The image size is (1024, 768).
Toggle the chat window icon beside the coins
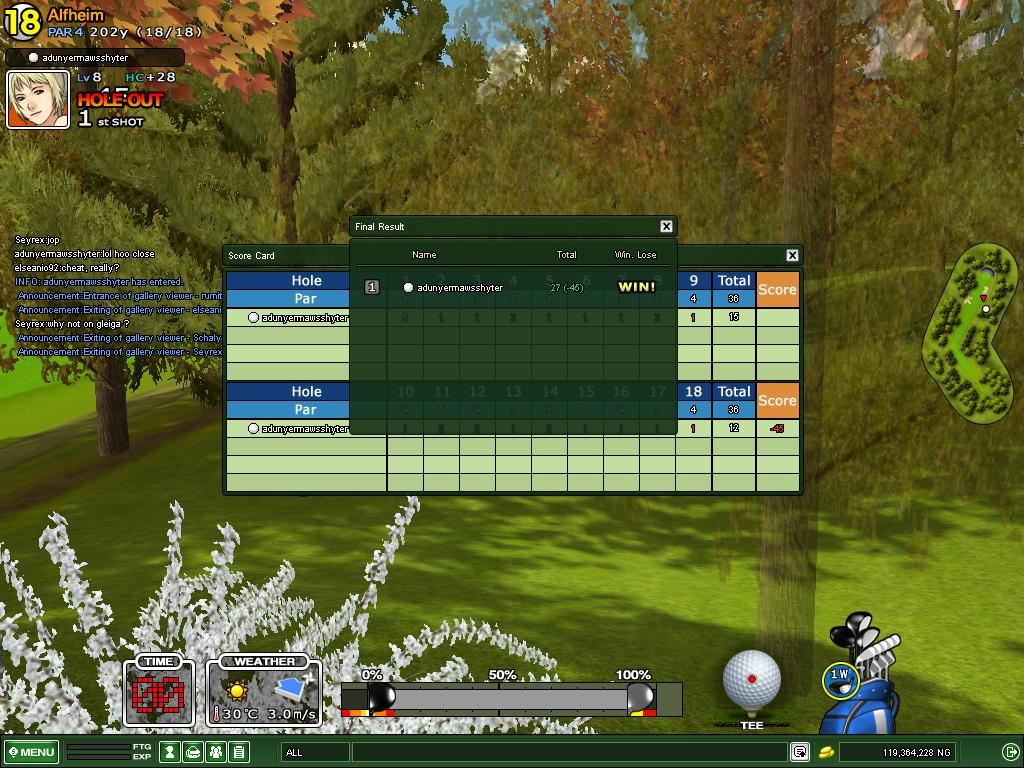799,752
